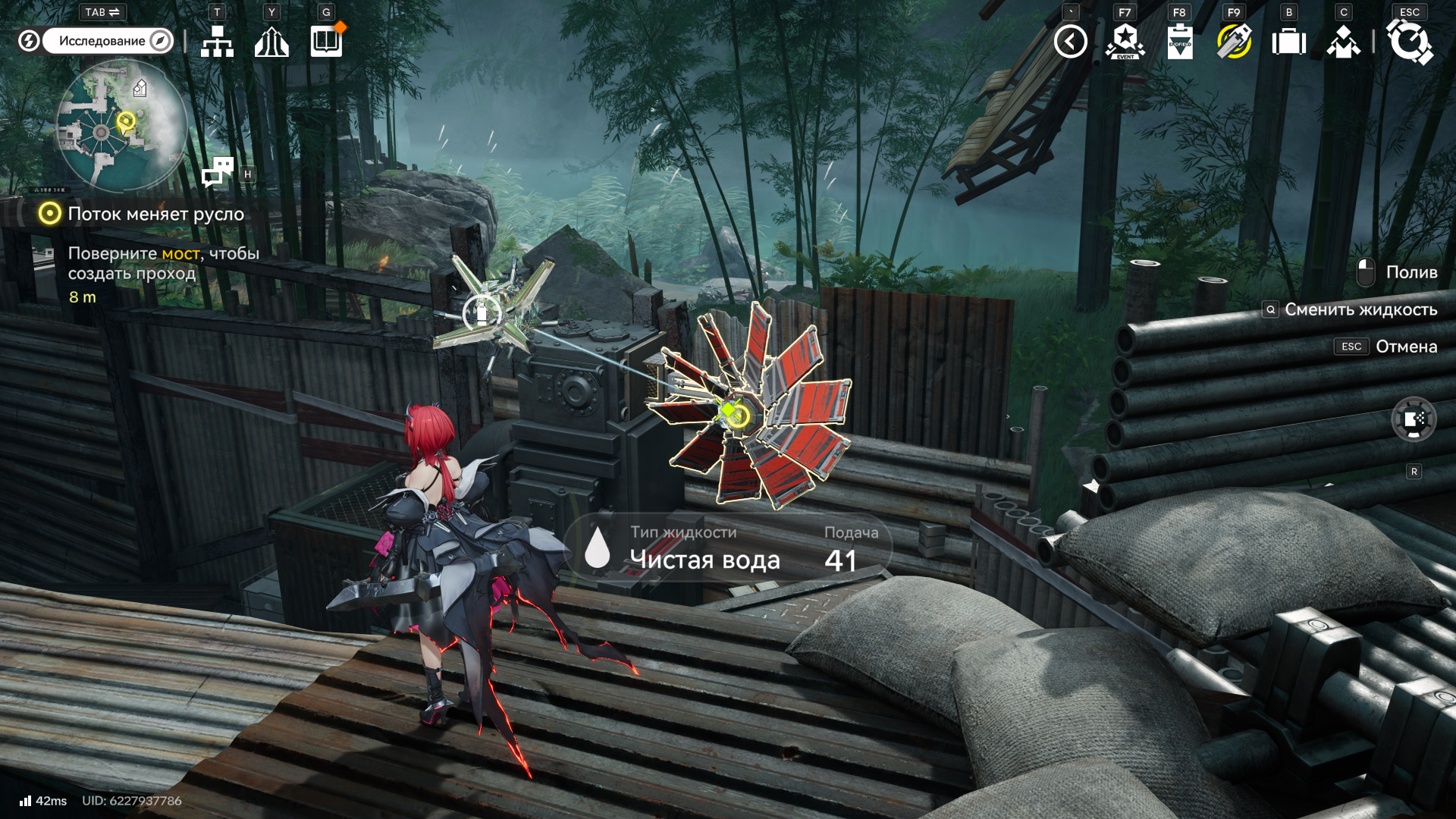Open the book guide with orange notification
Screen dimensions: 1456x819
[326, 41]
